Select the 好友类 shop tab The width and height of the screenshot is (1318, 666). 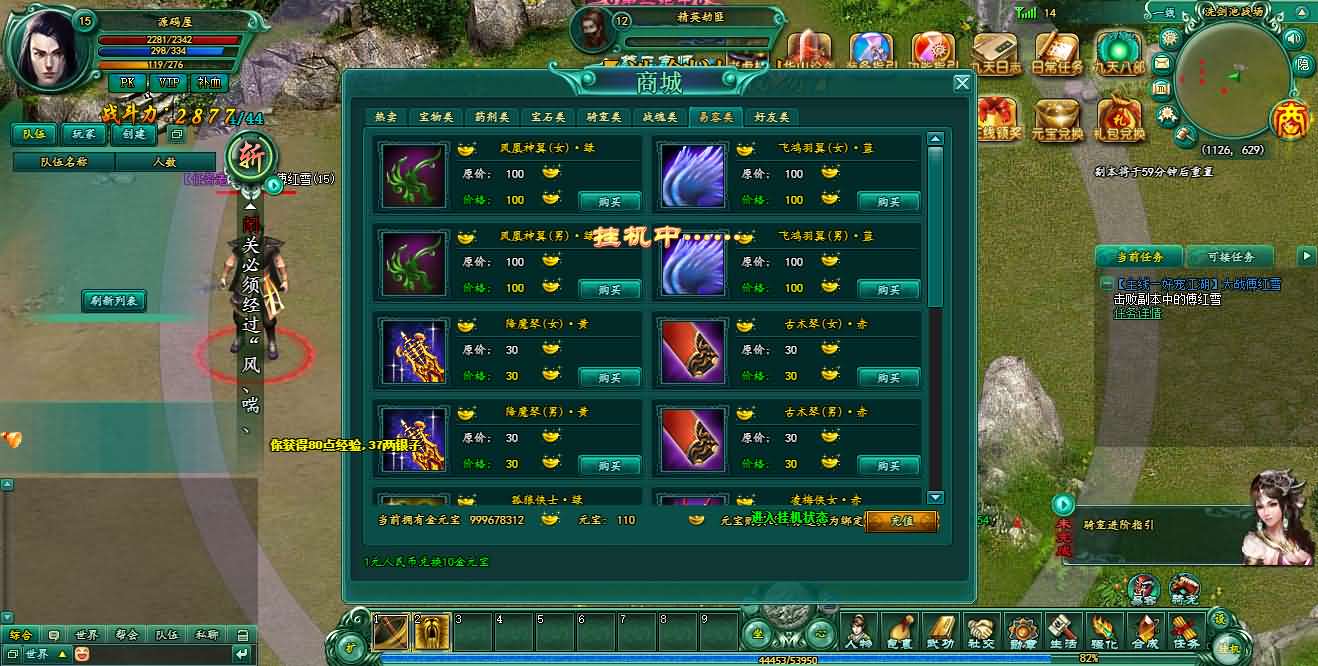[771, 117]
